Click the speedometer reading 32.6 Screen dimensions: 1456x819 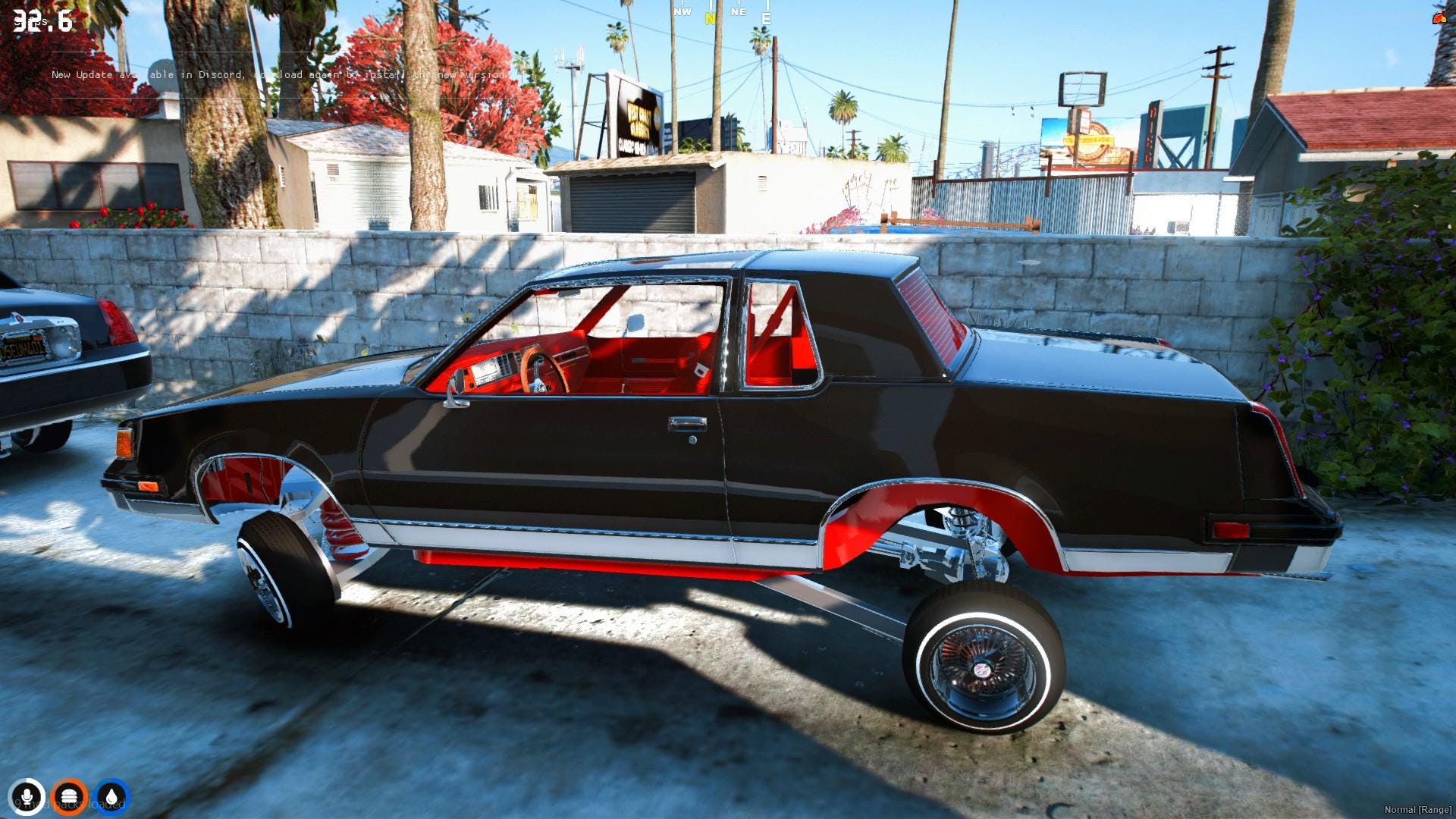click(42, 21)
